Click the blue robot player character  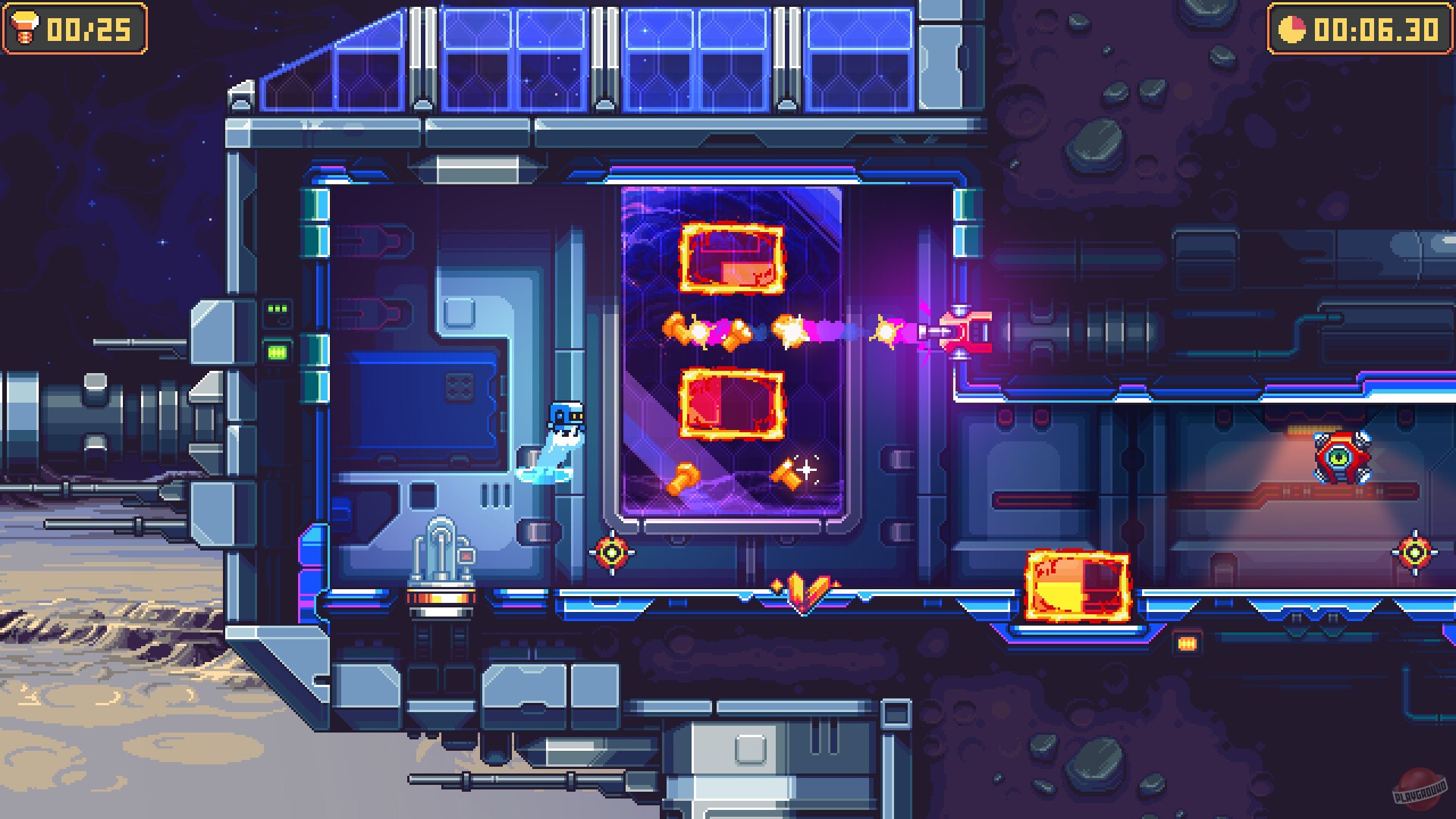[x=562, y=425]
